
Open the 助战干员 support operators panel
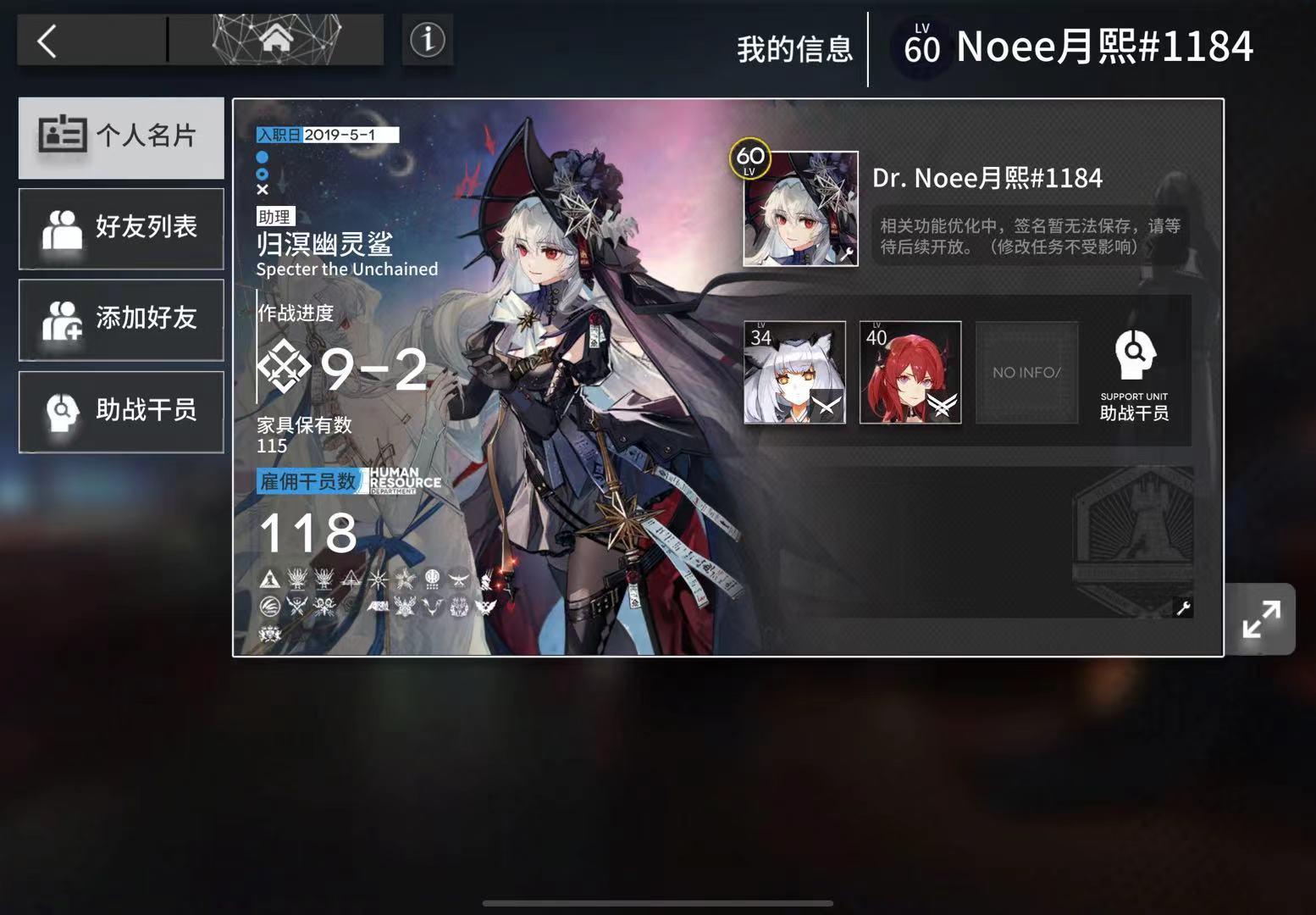120,412
